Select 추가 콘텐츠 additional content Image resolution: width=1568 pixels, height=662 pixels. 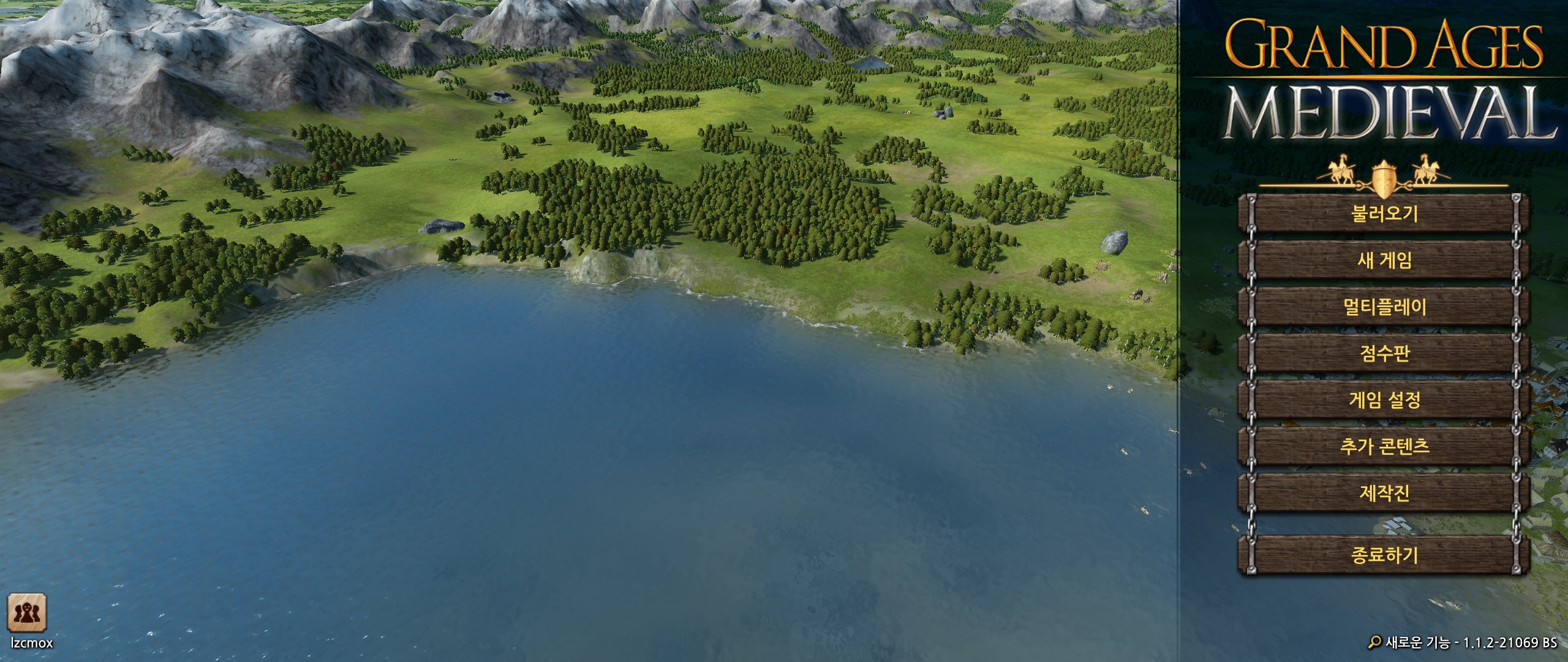point(1384,446)
